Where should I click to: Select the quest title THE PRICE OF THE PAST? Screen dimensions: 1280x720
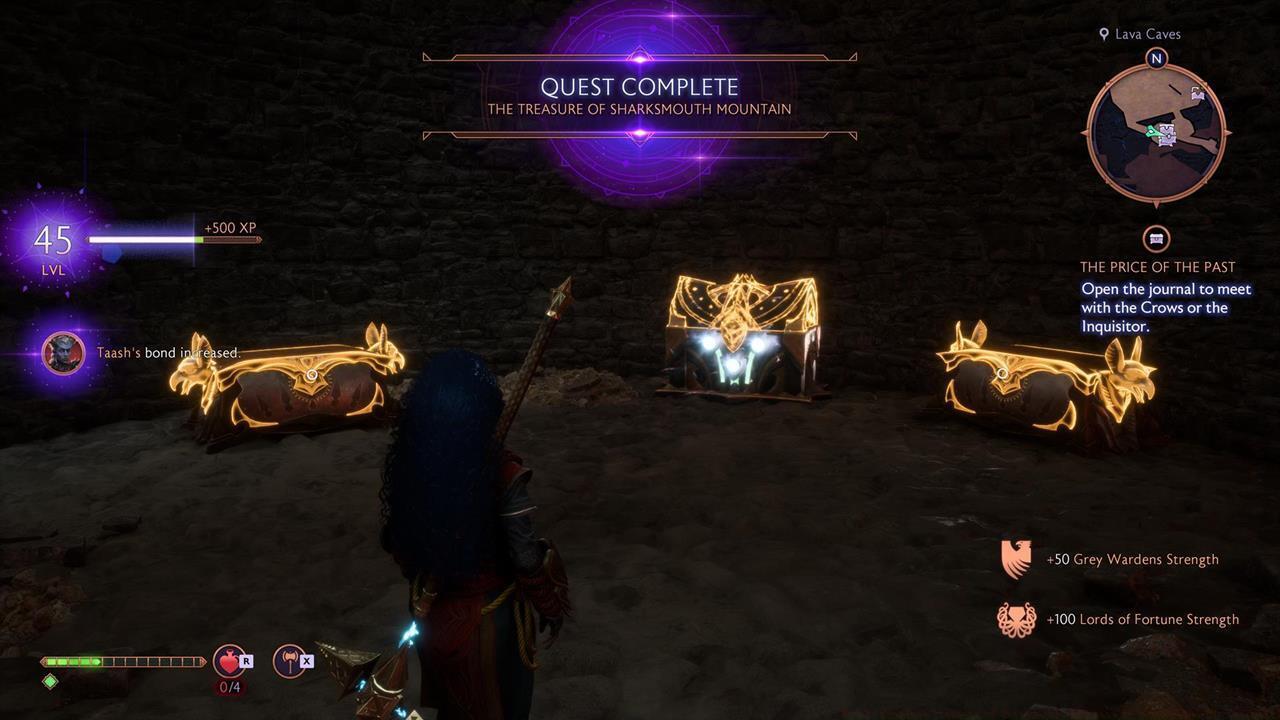pyautogui.click(x=1156, y=266)
